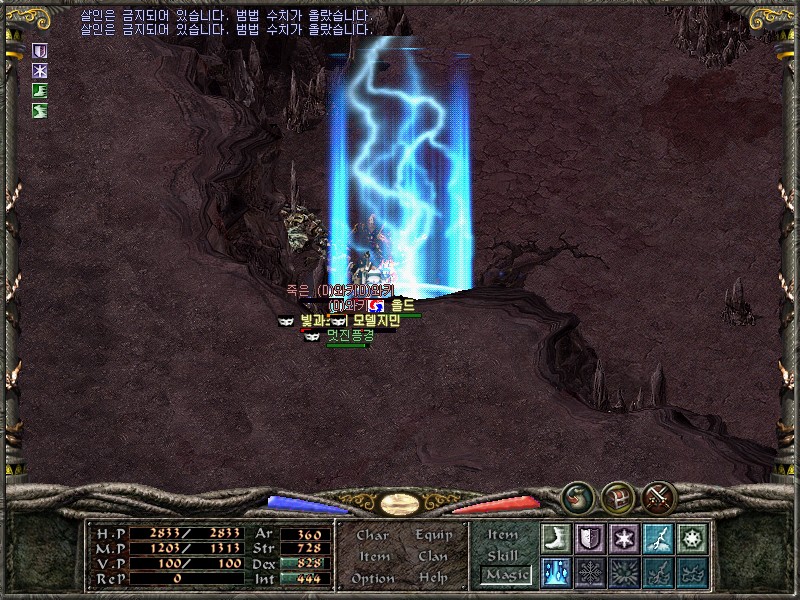Open the Char menu
This screenshot has height=600, width=800.
coord(373,535)
